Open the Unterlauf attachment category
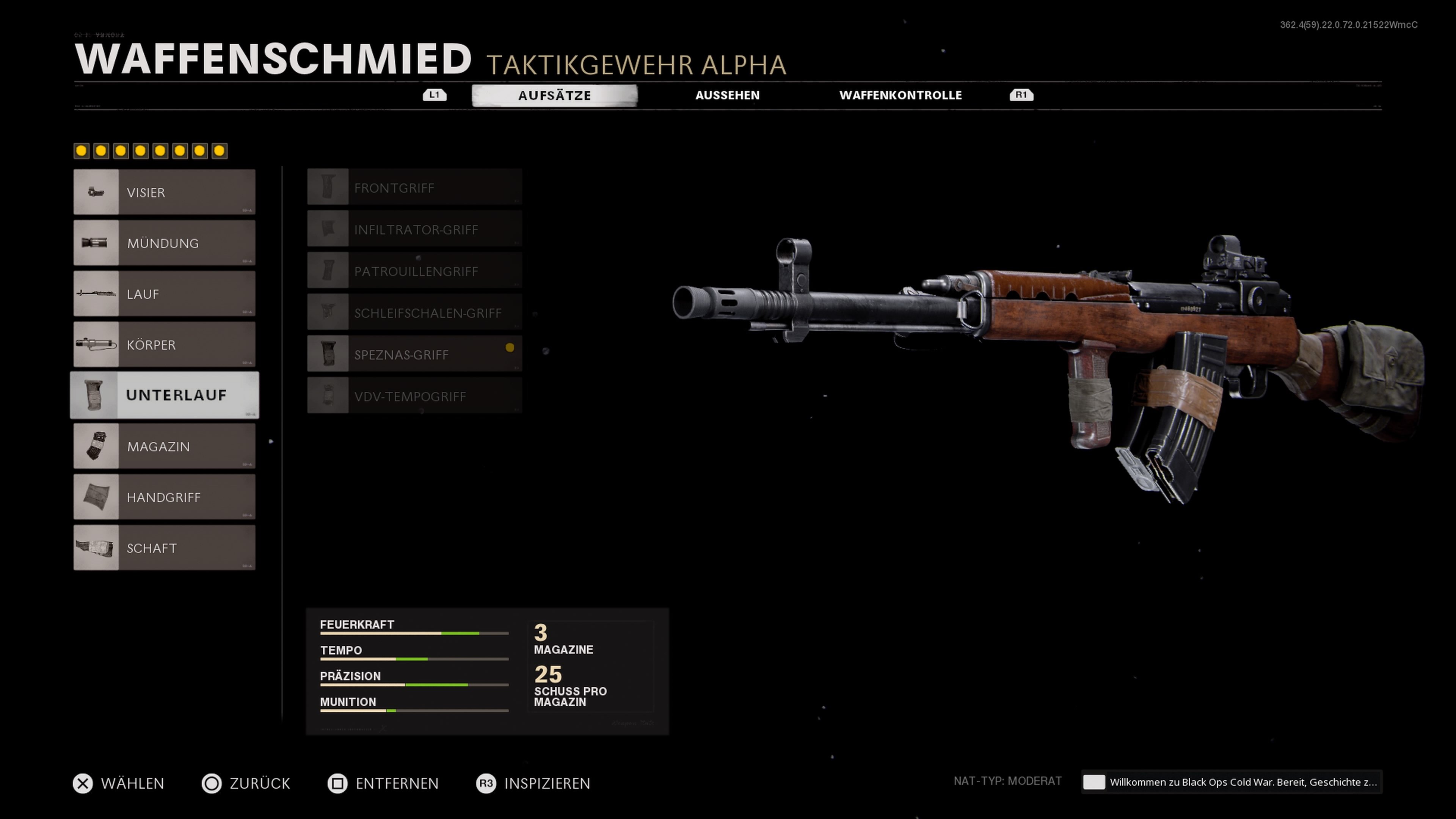The height and width of the screenshot is (819, 1456). click(164, 395)
